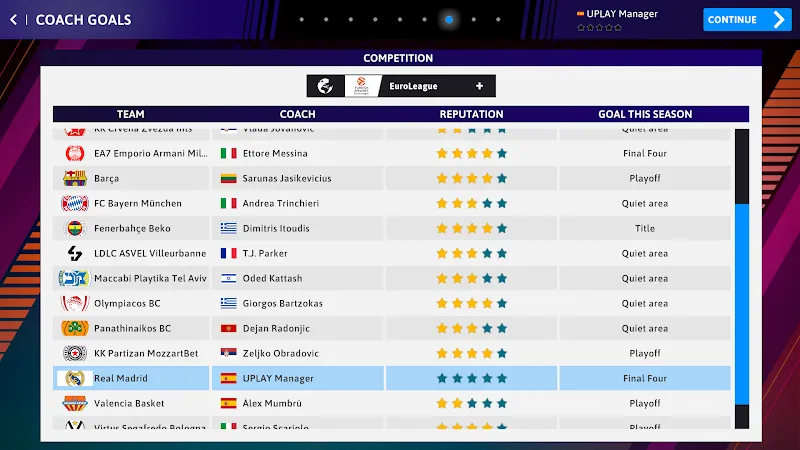Click the Continue button
The width and height of the screenshot is (800, 450).
pyautogui.click(x=746, y=19)
